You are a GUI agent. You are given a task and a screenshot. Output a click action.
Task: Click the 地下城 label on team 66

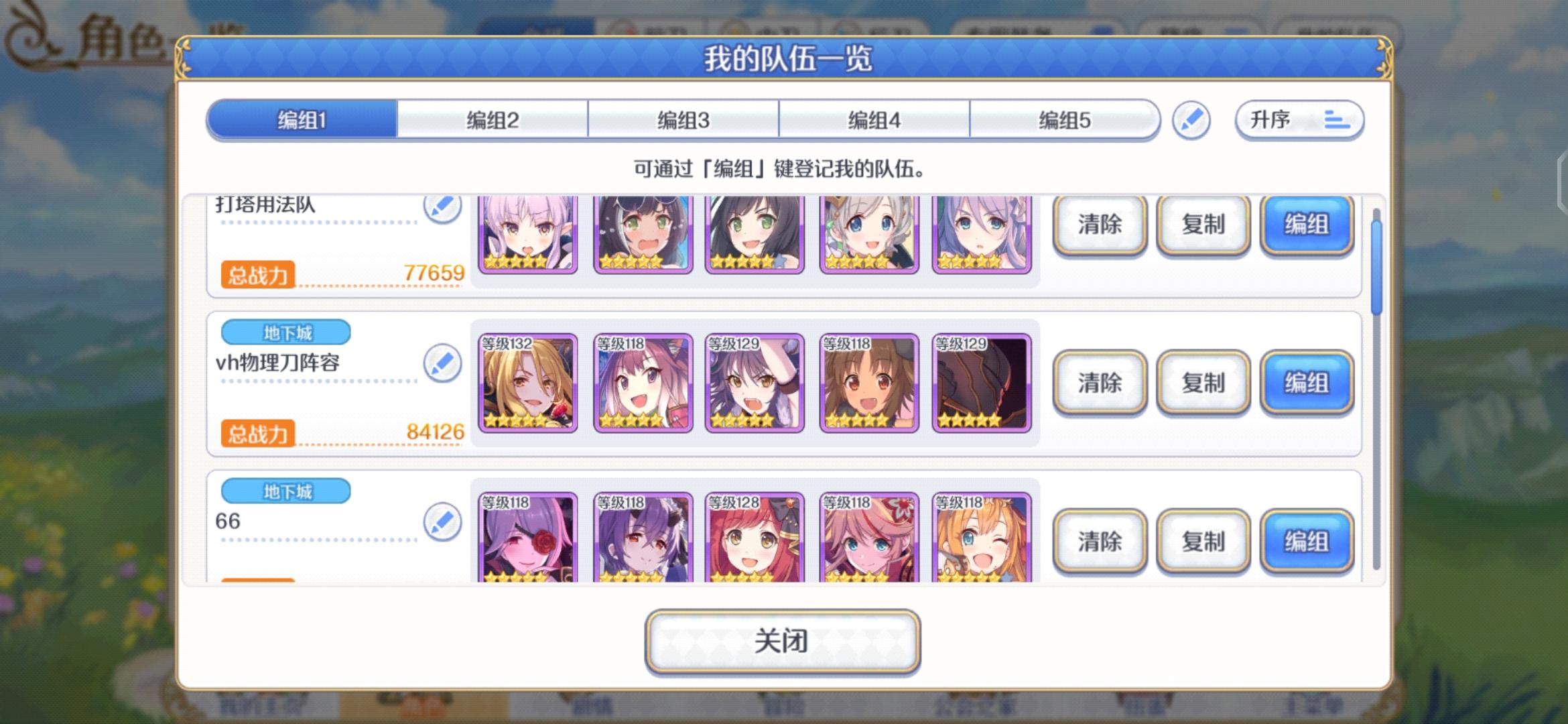(x=285, y=491)
